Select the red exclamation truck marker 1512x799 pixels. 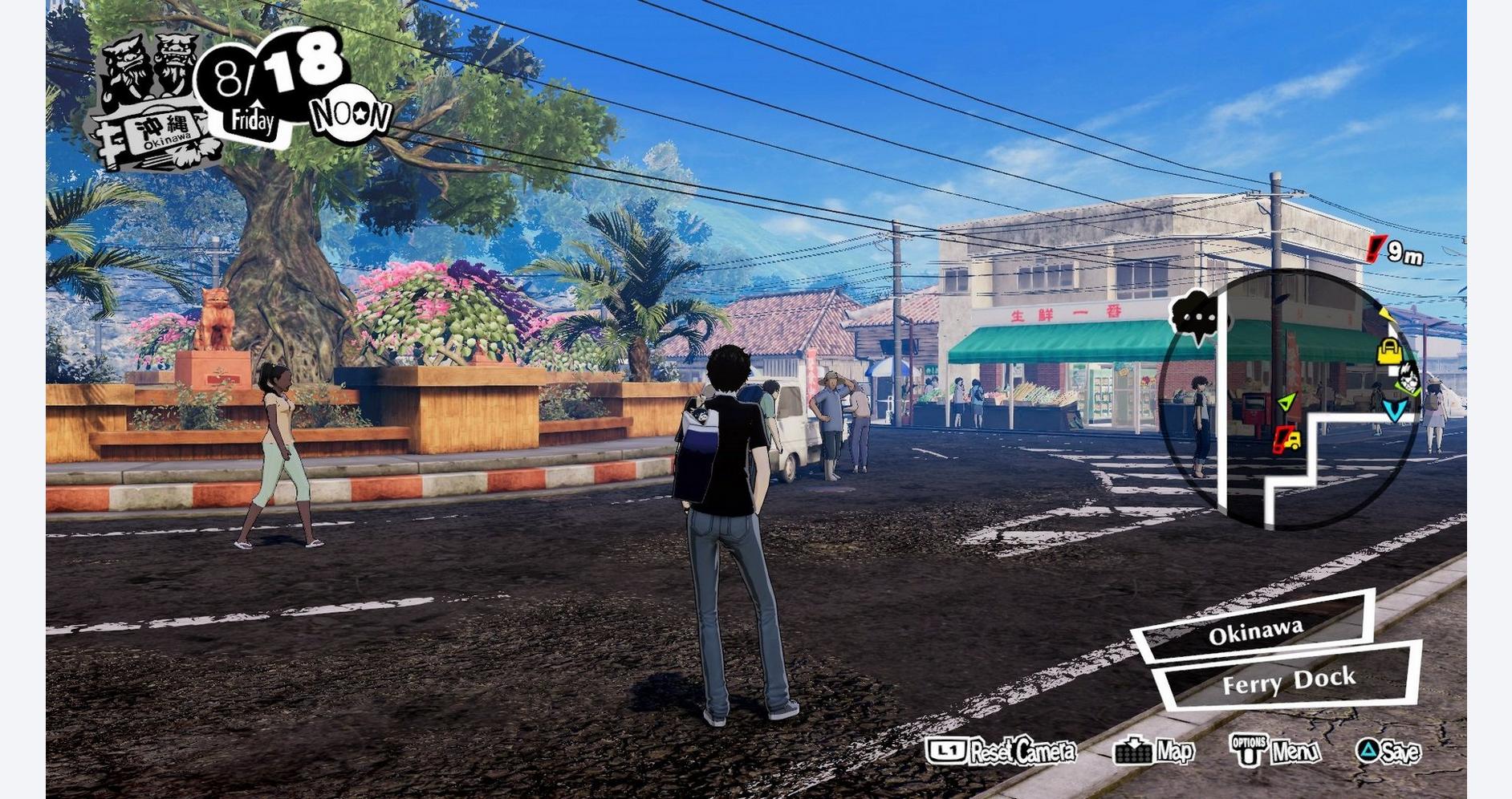click(x=1287, y=440)
